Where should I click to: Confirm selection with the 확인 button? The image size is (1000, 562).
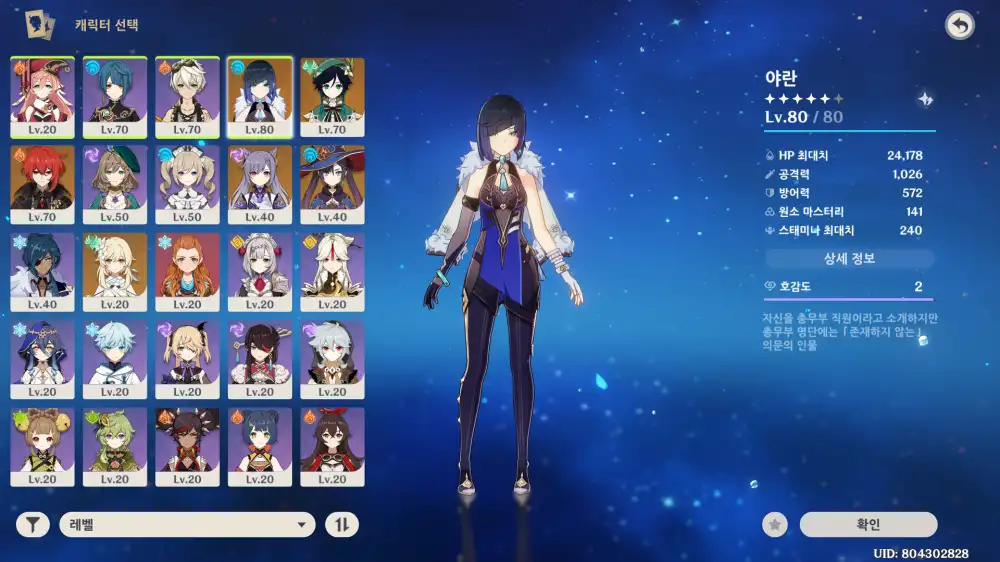(x=868, y=524)
